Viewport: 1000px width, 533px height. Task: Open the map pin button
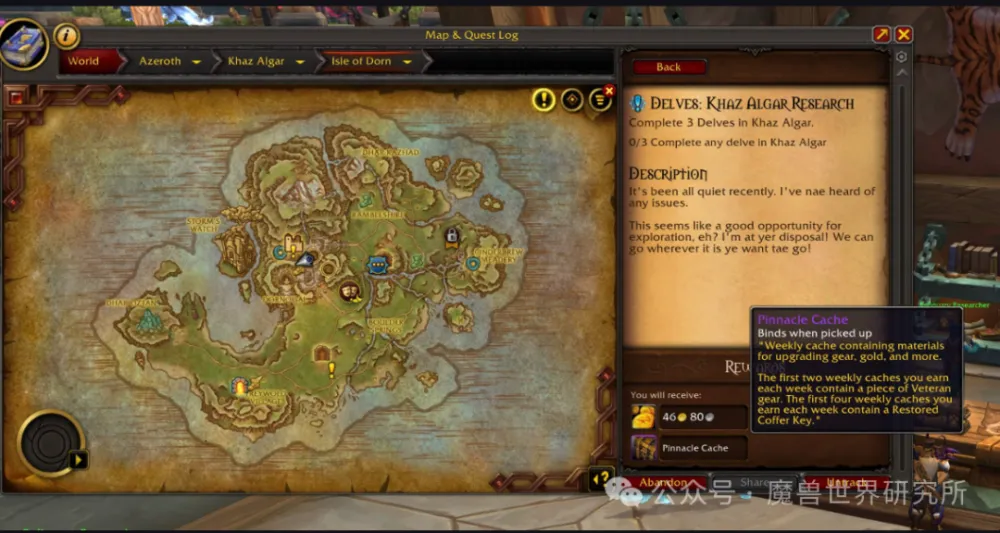[572, 100]
